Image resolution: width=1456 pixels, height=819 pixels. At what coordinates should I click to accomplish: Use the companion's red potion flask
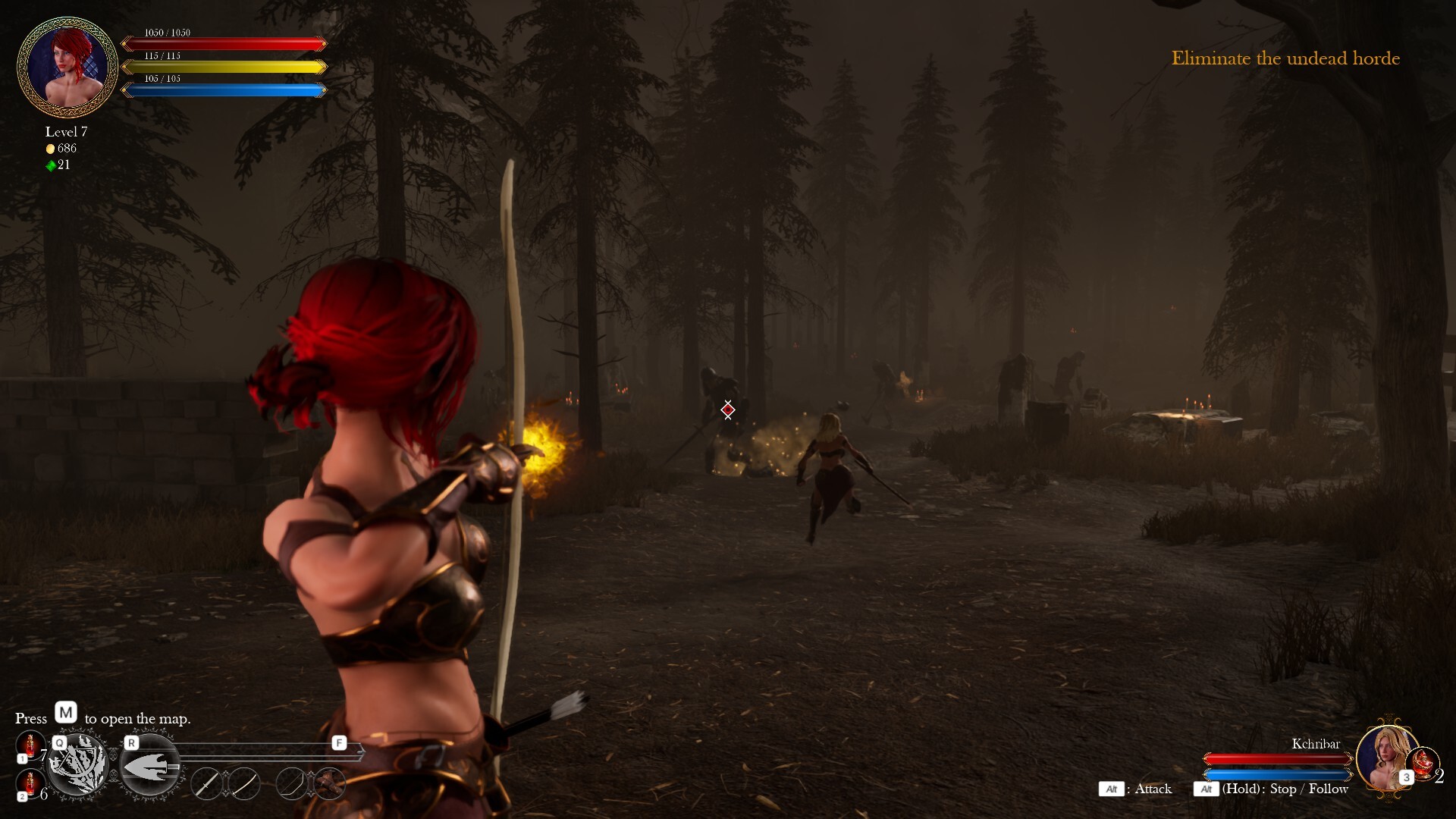click(1423, 762)
